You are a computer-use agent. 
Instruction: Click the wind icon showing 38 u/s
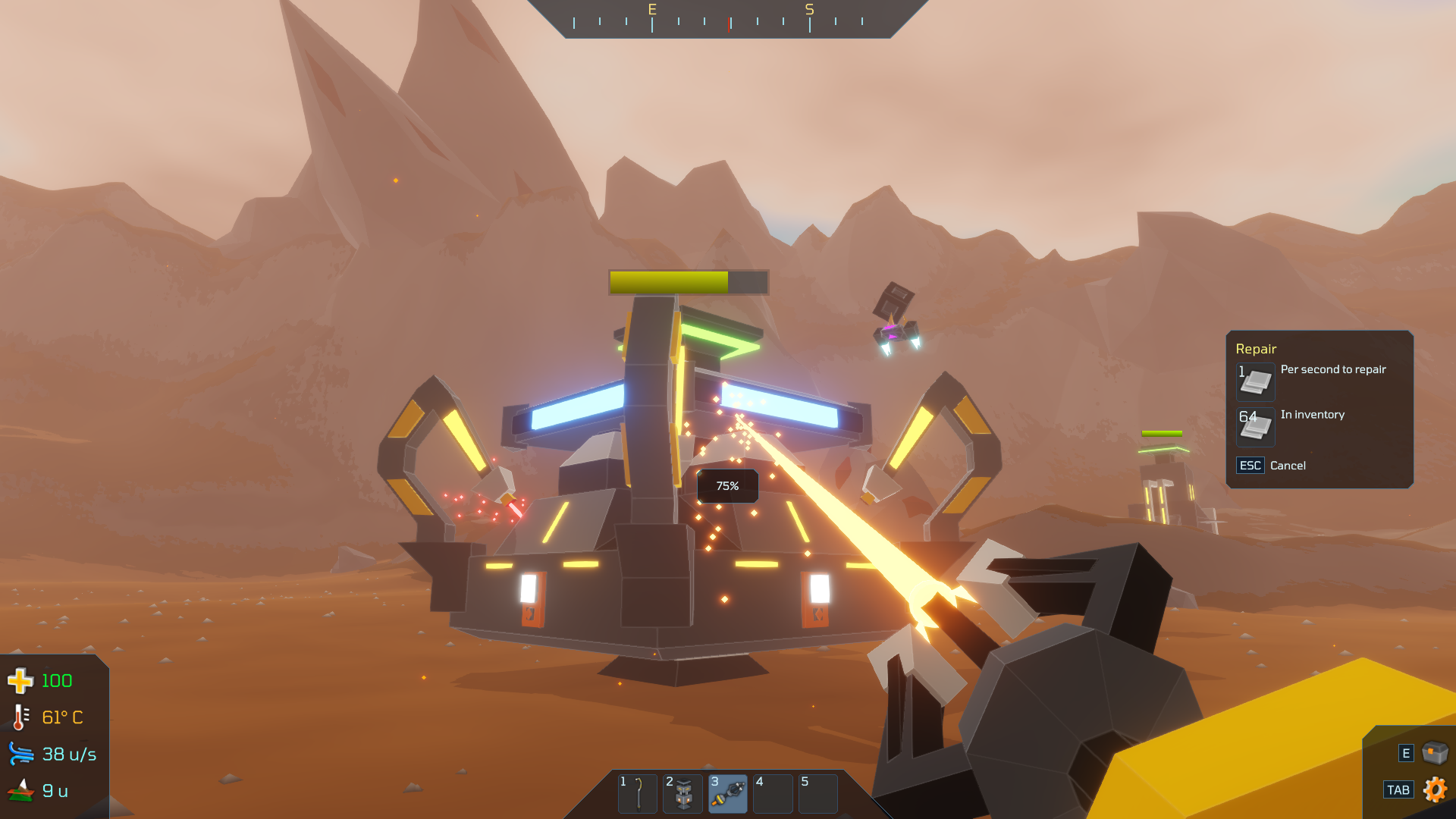(20, 753)
